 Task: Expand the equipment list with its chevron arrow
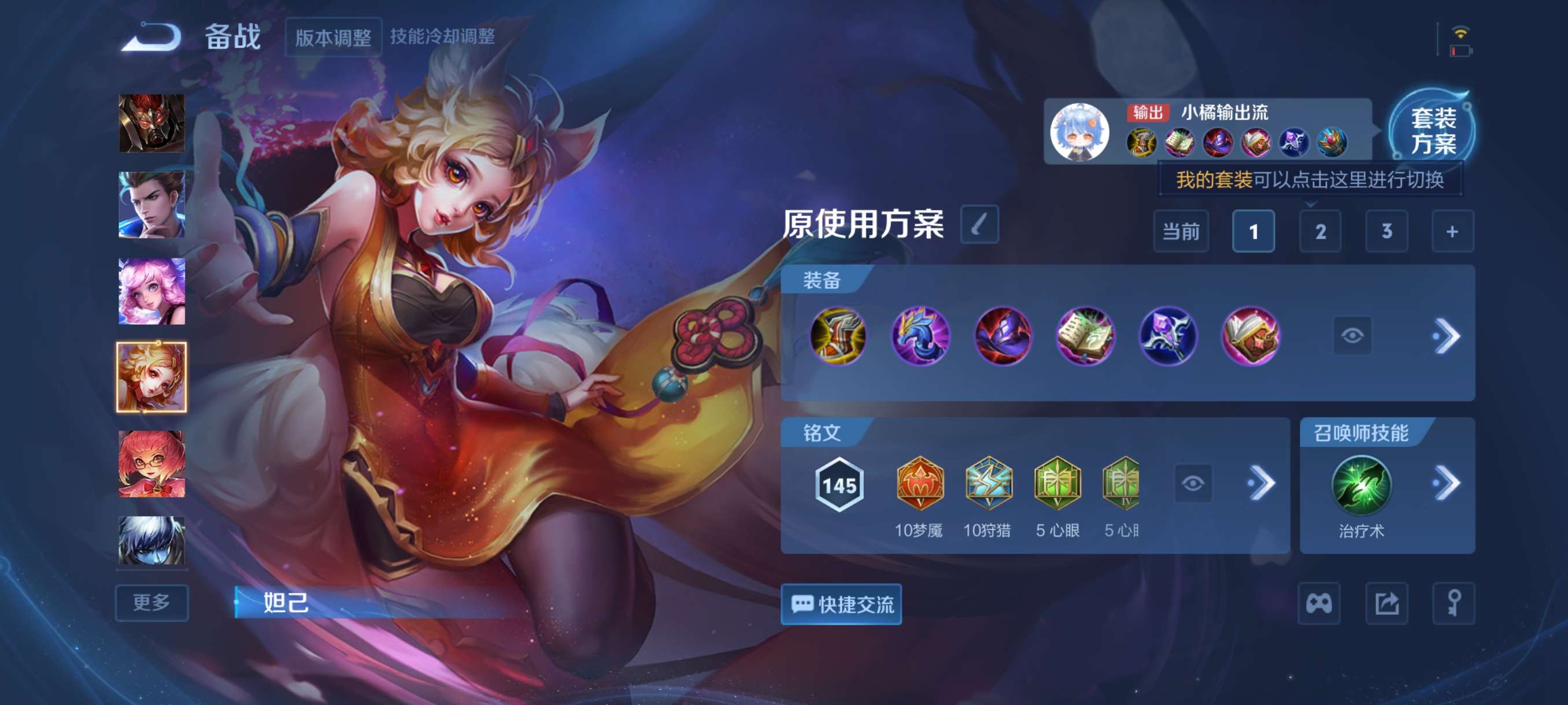pyautogui.click(x=1451, y=335)
